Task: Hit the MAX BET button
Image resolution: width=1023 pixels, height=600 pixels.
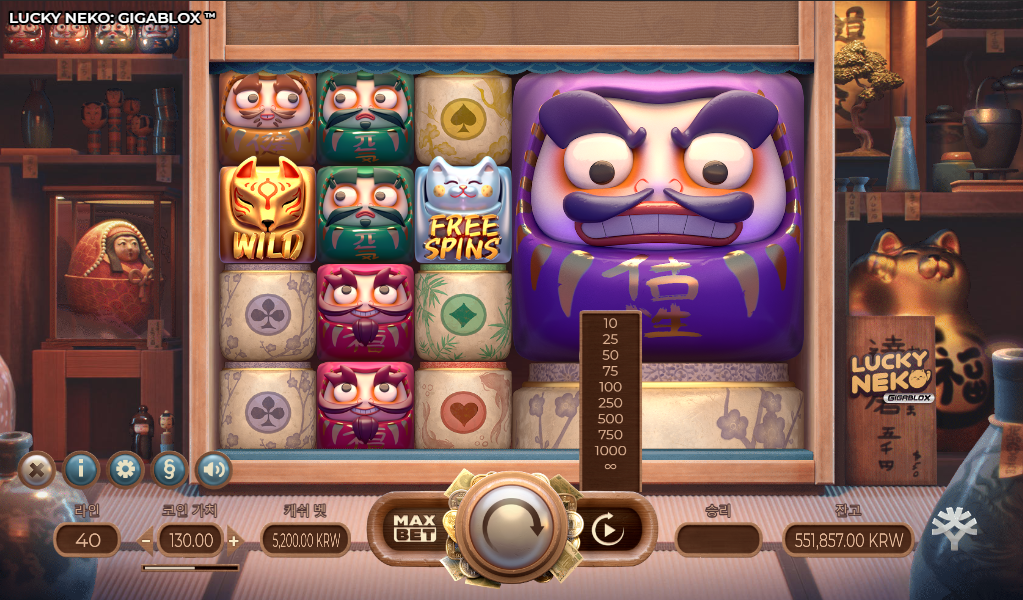Action: (x=414, y=527)
